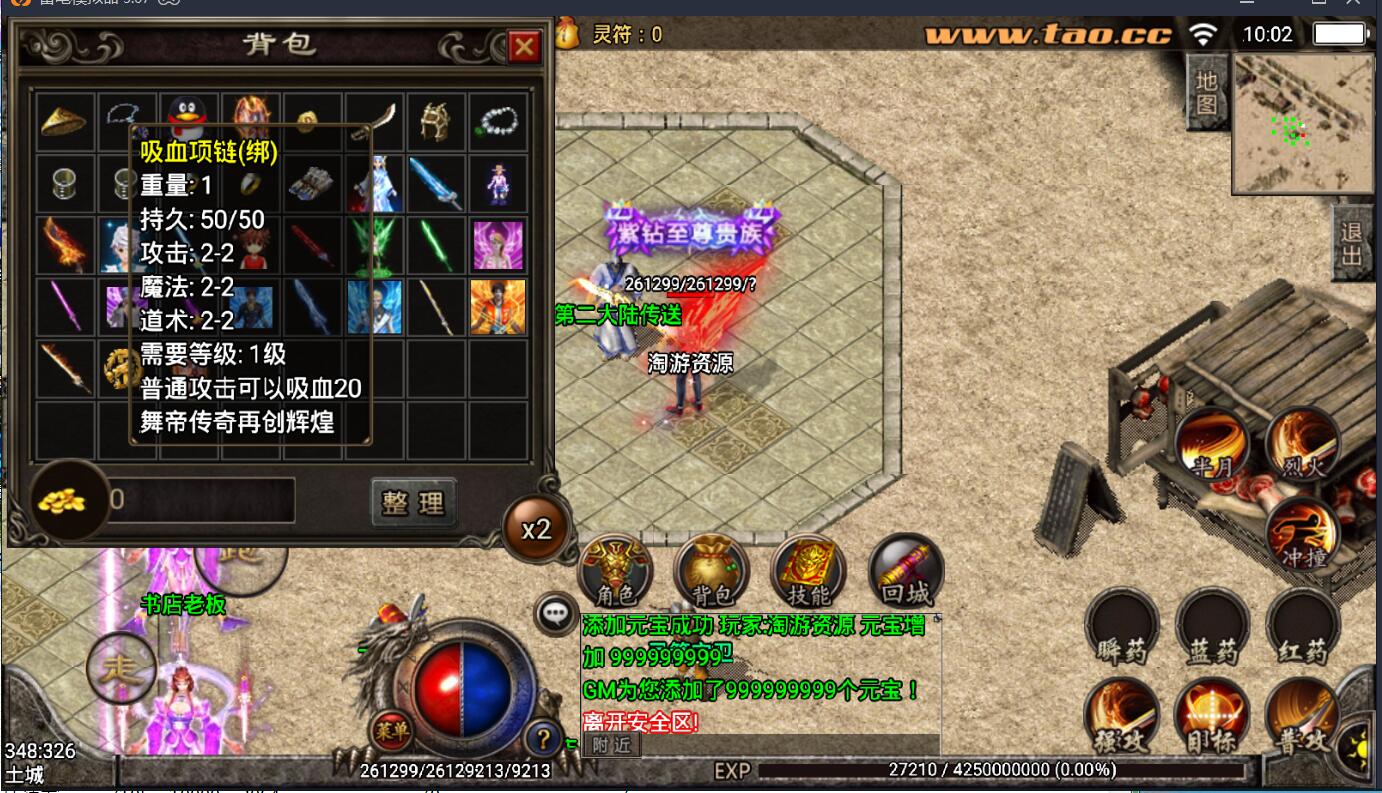The image size is (1382, 793).
Task: Switch chat to the 附近 channel
Action: click(x=611, y=744)
